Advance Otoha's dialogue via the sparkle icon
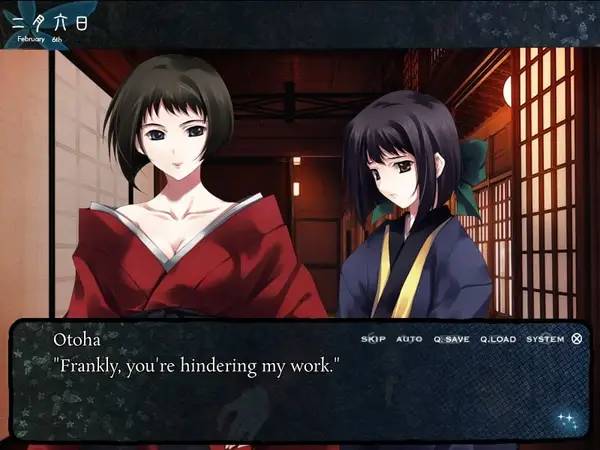The width and height of the screenshot is (600, 450). (567, 419)
